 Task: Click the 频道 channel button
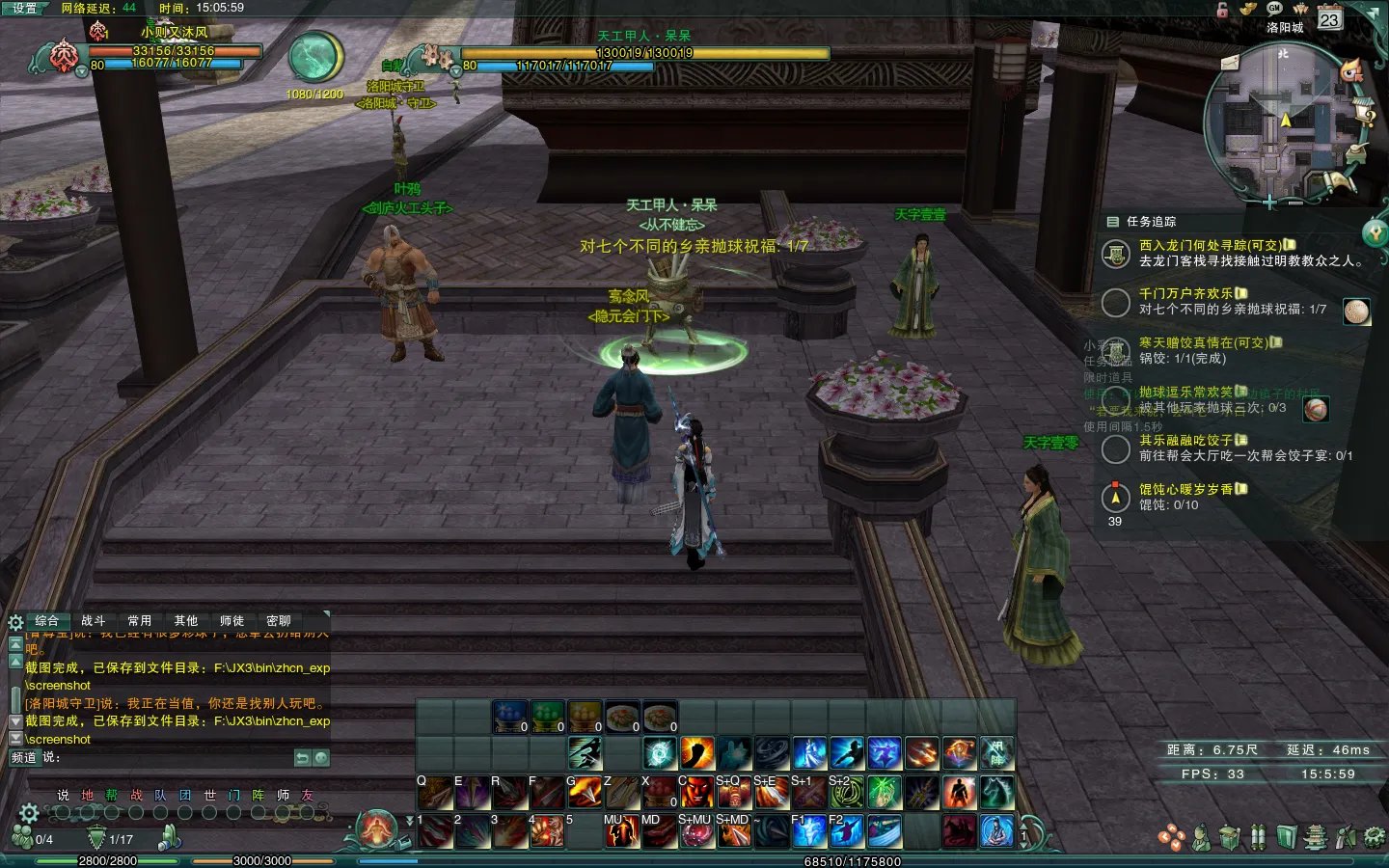tap(23, 758)
